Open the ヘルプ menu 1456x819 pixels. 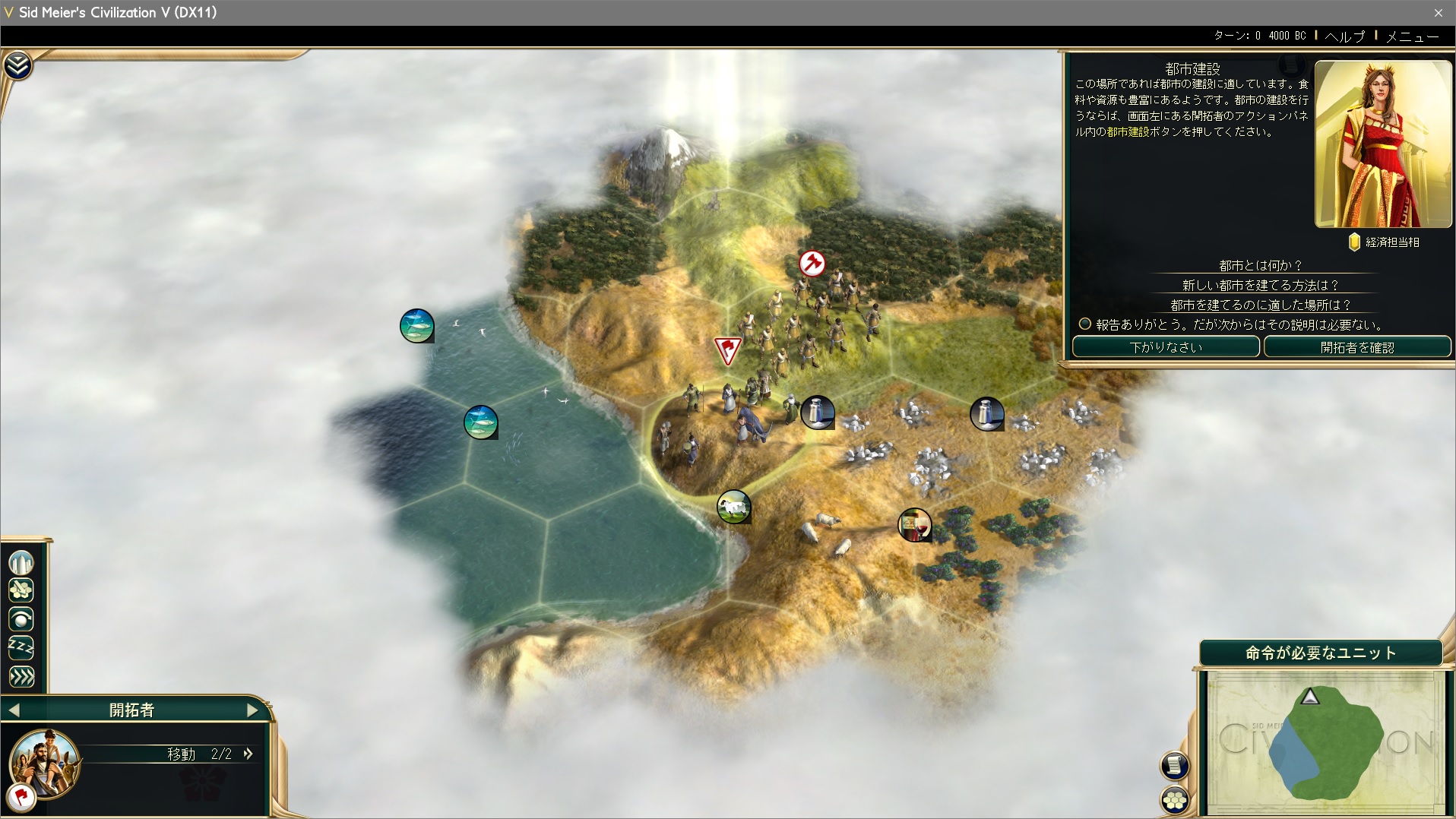click(1344, 36)
